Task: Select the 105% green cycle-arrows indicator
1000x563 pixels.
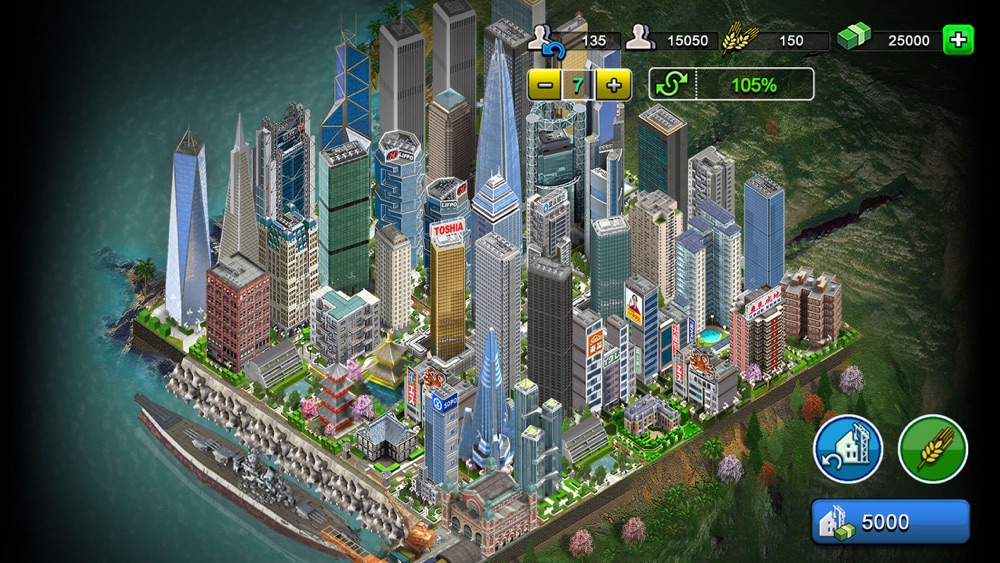Action: [x=731, y=85]
